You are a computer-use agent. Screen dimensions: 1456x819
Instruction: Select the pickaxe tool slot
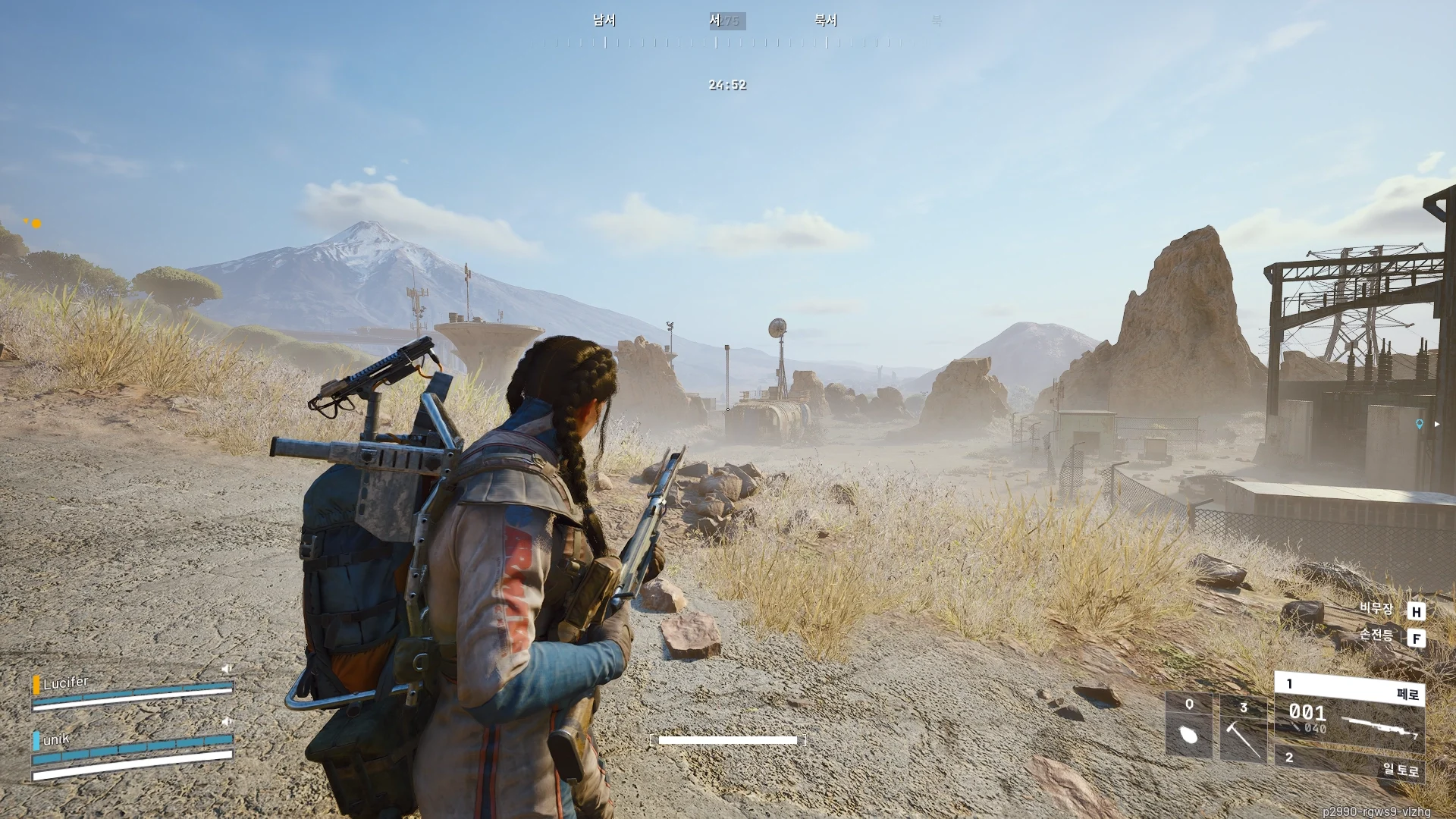(x=1243, y=728)
